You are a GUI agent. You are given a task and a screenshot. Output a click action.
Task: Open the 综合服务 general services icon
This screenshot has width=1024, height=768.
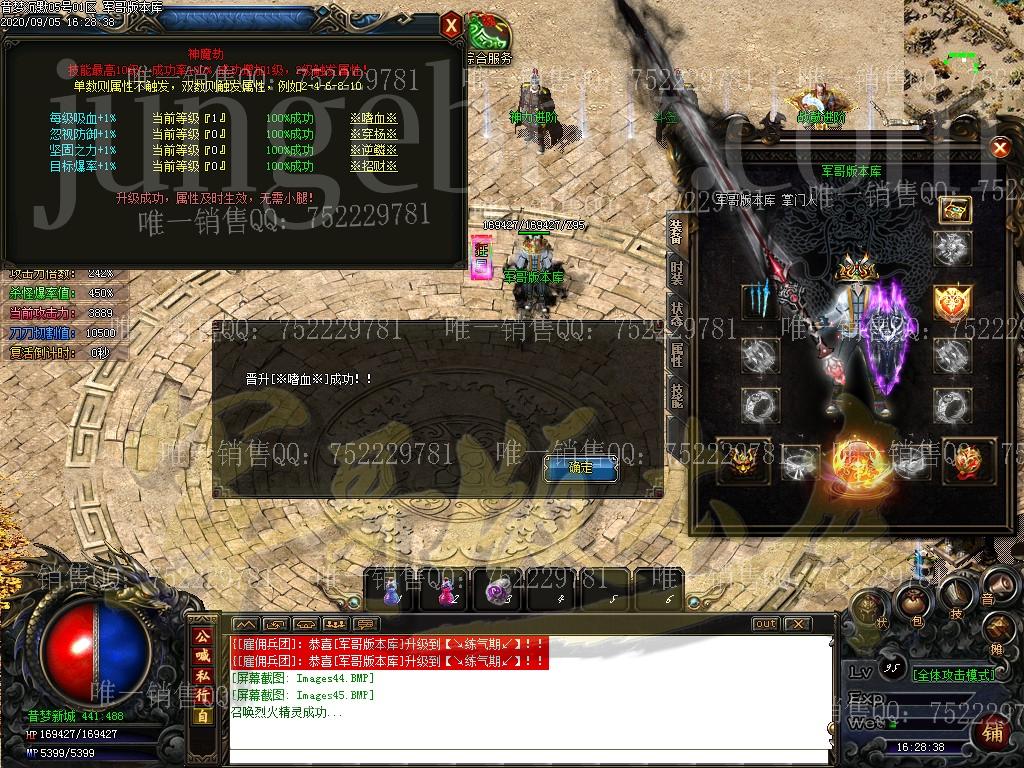[x=488, y=40]
